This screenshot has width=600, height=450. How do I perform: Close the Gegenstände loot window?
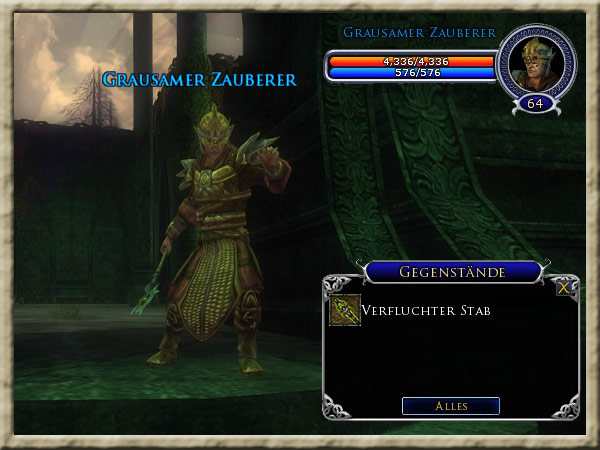point(564,287)
